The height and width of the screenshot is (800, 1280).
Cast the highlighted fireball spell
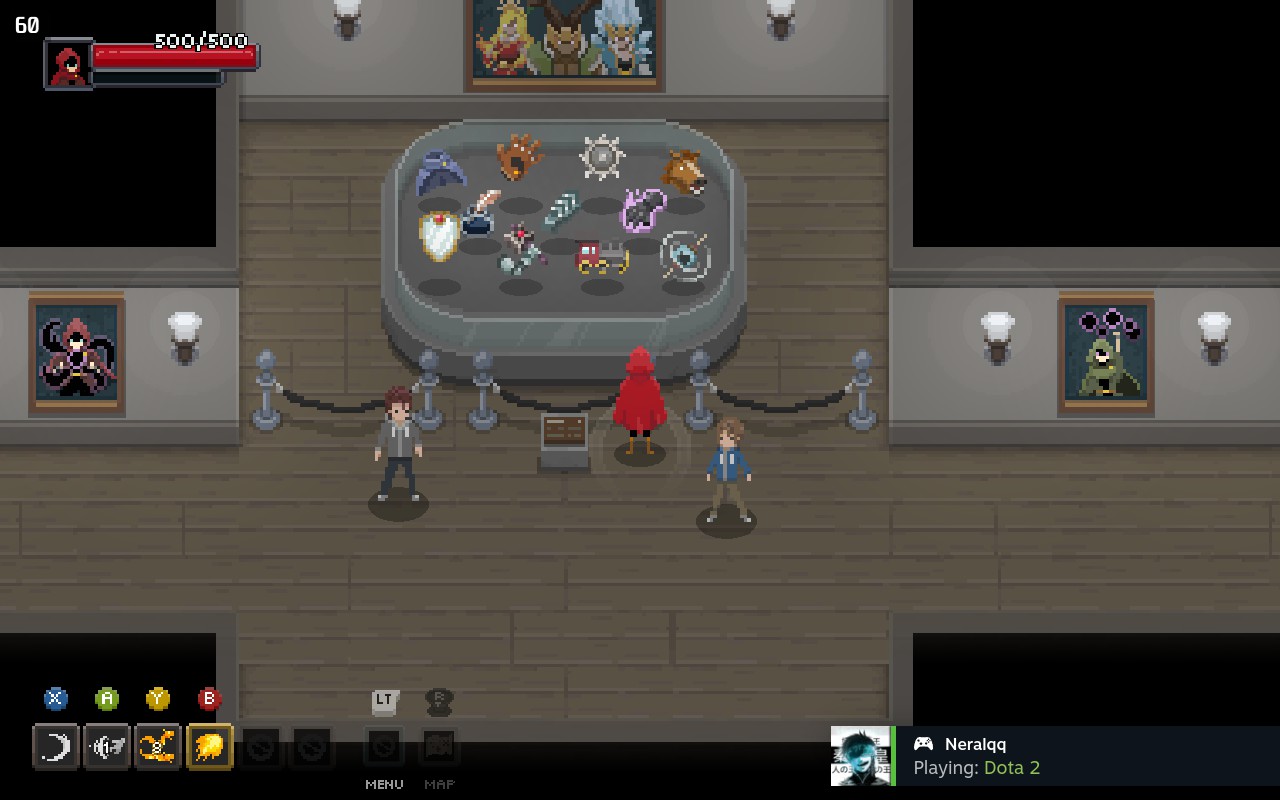pyautogui.click(x=209, y=747)
